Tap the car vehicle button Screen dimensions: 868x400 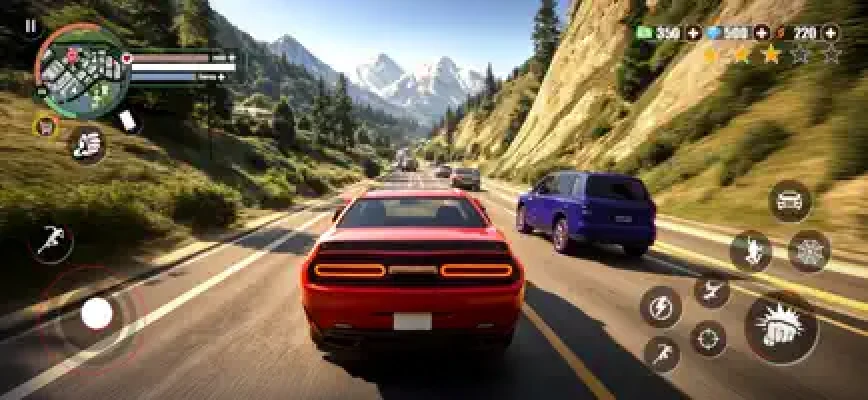tap(790, 200)
